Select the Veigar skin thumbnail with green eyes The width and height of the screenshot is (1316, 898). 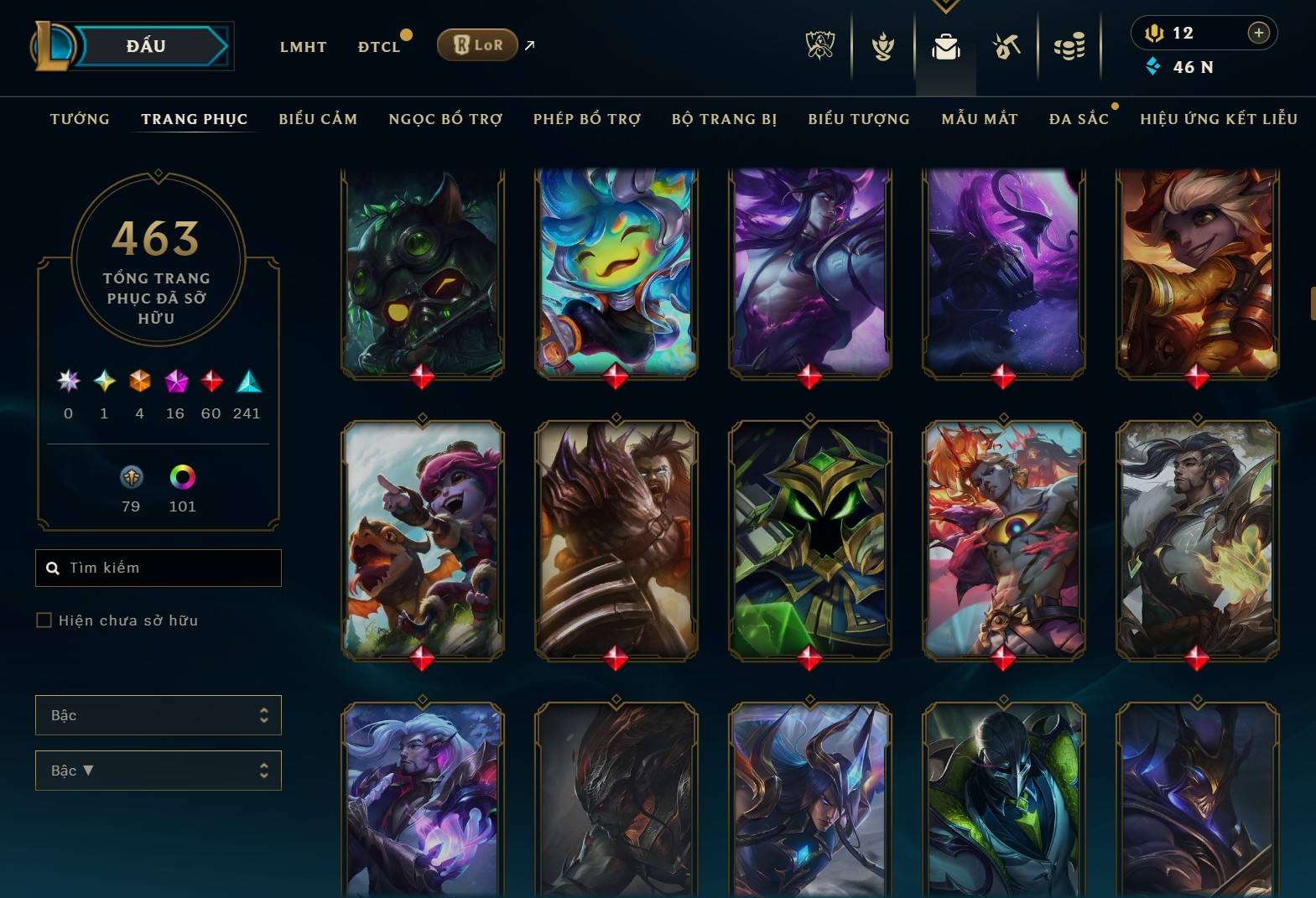(809, 541)
